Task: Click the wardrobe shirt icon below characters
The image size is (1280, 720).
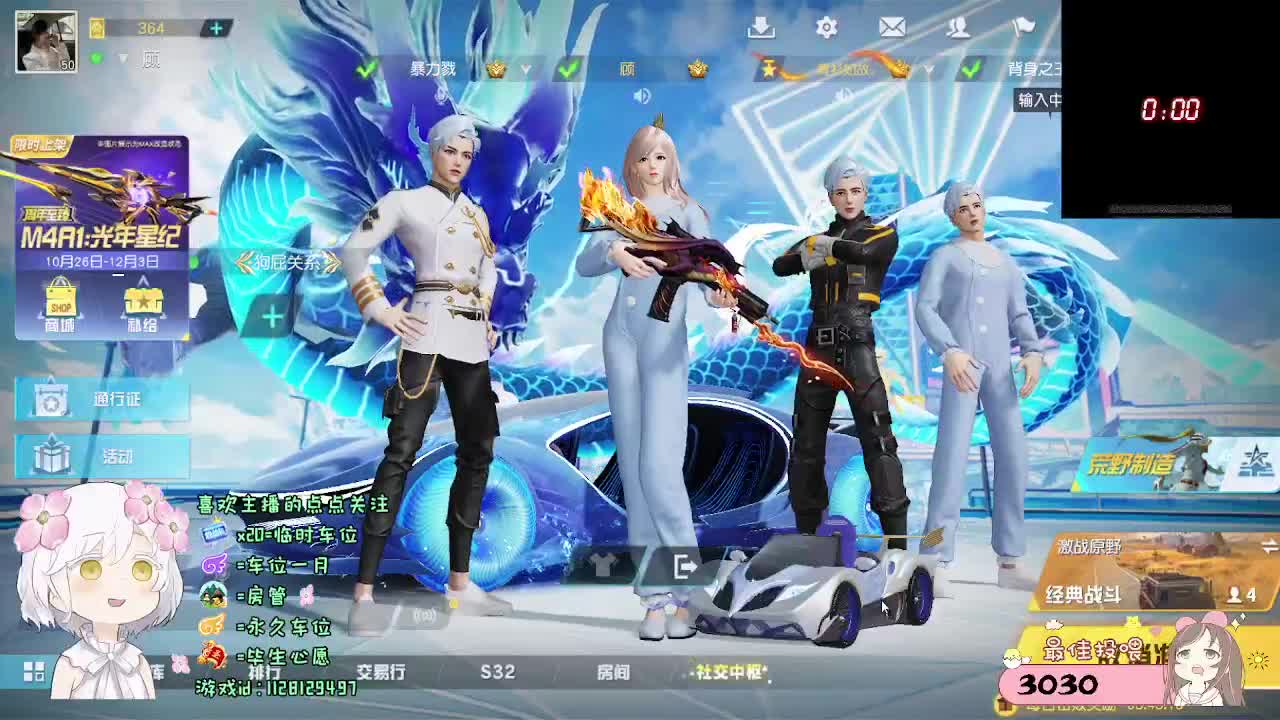Action: (x=600, y=565)
